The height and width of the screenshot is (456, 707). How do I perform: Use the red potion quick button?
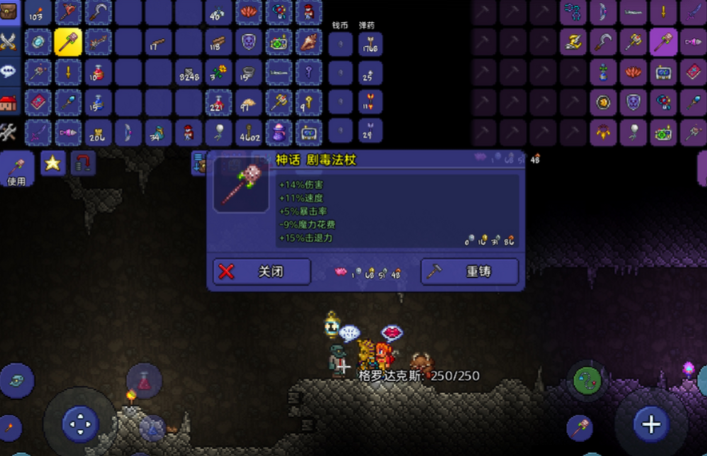143,379
